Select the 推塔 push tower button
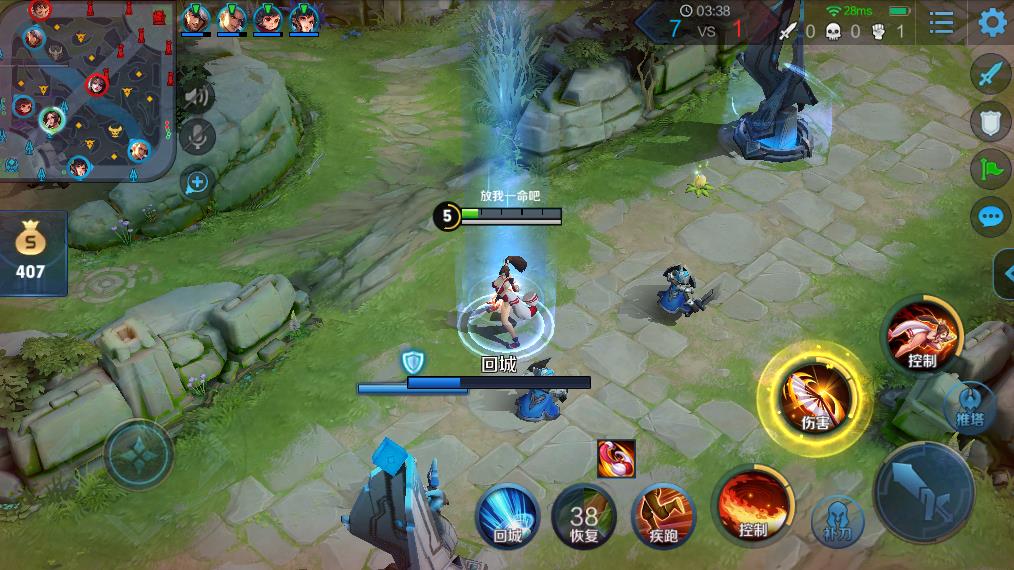Image resolution: width=1014 pixels, height=570 pixels. coord(969,406)
